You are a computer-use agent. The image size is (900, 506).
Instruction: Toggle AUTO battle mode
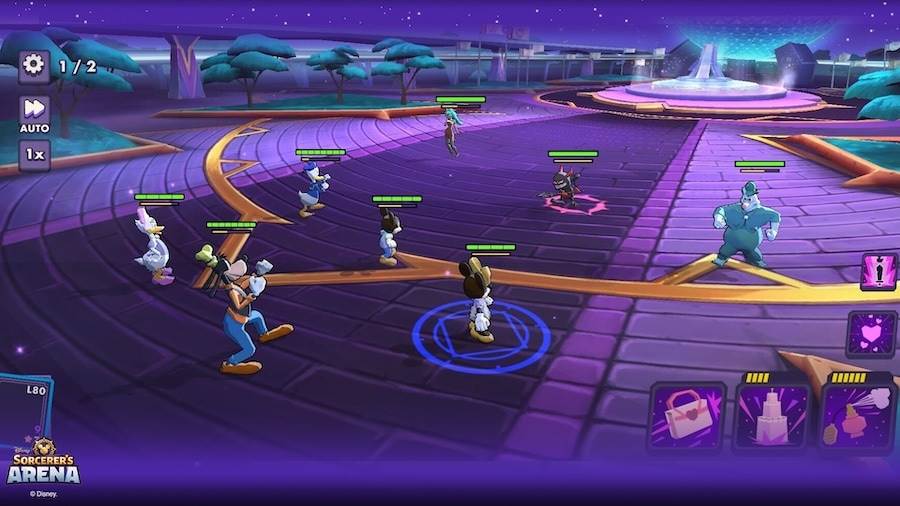[34, 112]
